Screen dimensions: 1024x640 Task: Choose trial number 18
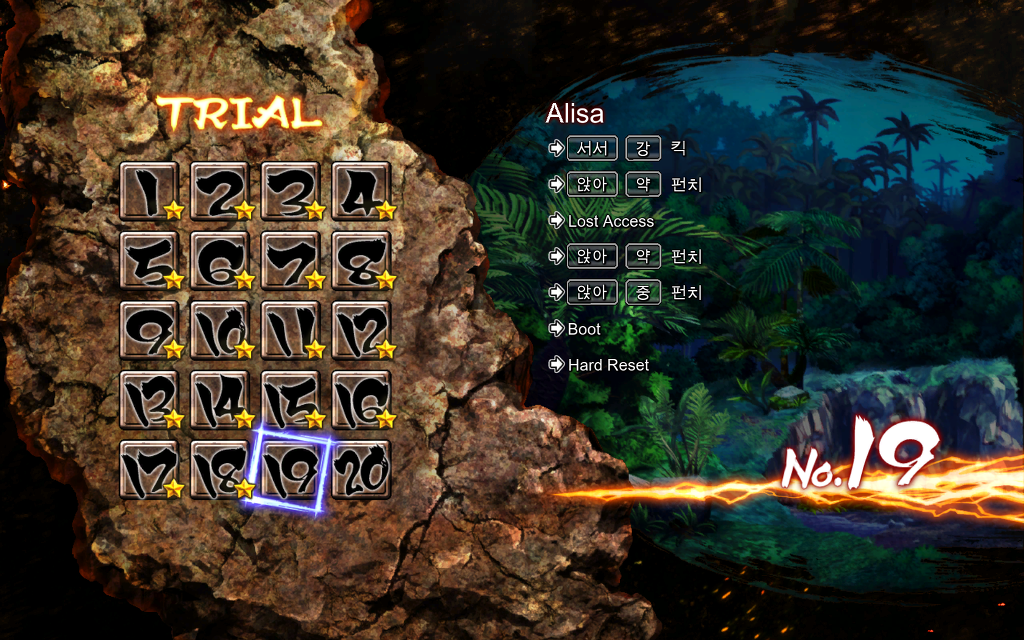pos(220,469)
